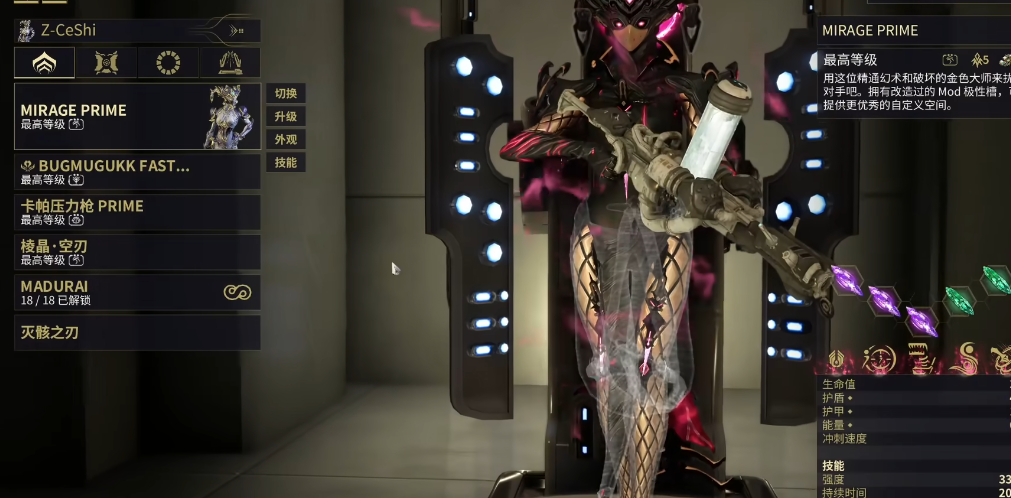1011x498 pixels.
Task: Open the Z-CeShi loadout selector
Action: tap(136, 30)
